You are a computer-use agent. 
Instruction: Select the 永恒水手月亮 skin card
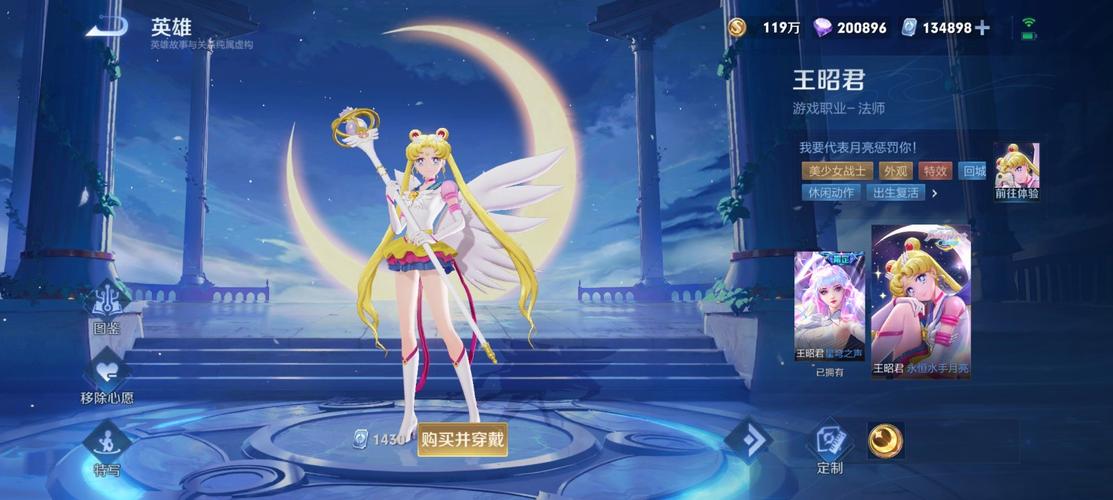920,300
